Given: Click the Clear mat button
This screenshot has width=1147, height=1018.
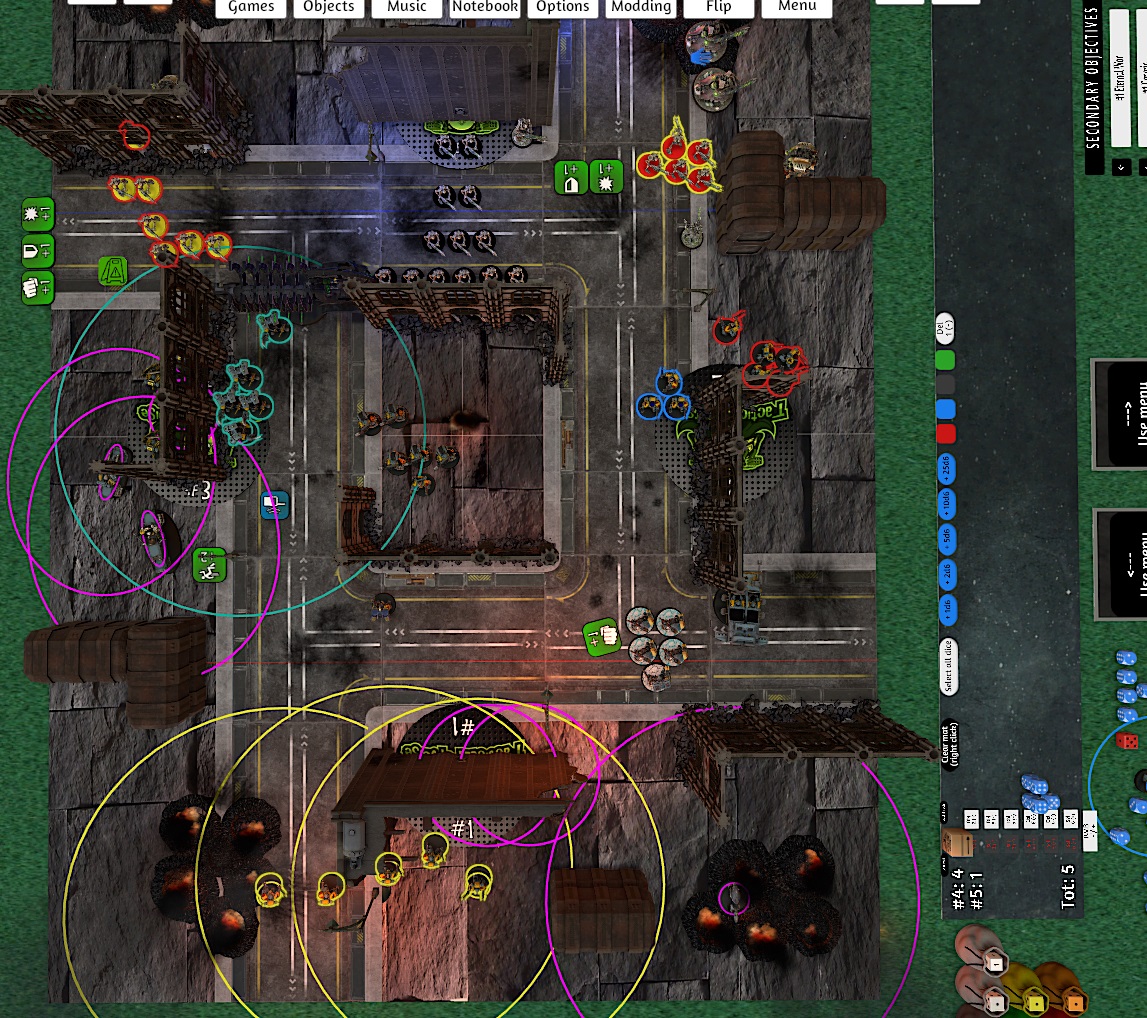Looking at the screenshot, I should (948, 744).
